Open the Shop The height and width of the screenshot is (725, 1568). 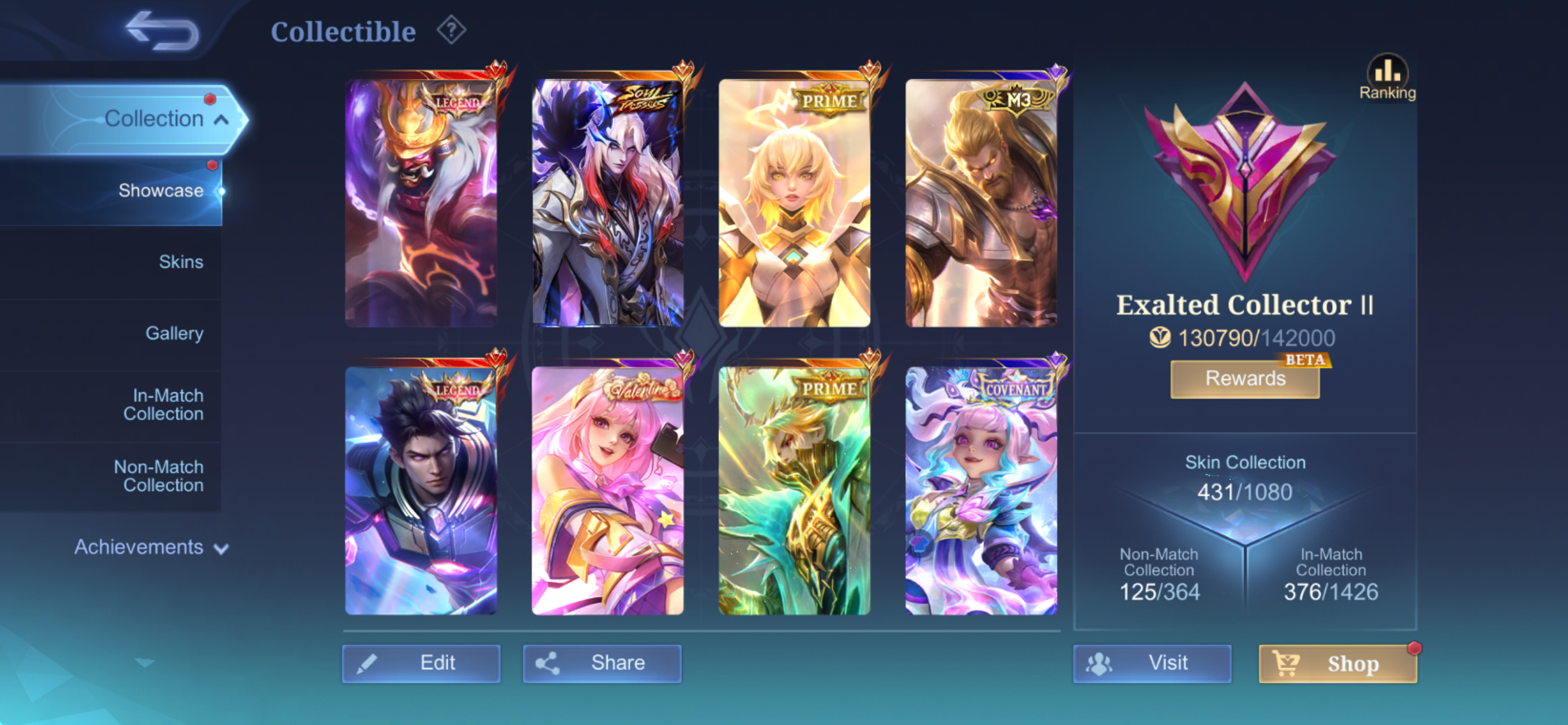pos(1338,663)
